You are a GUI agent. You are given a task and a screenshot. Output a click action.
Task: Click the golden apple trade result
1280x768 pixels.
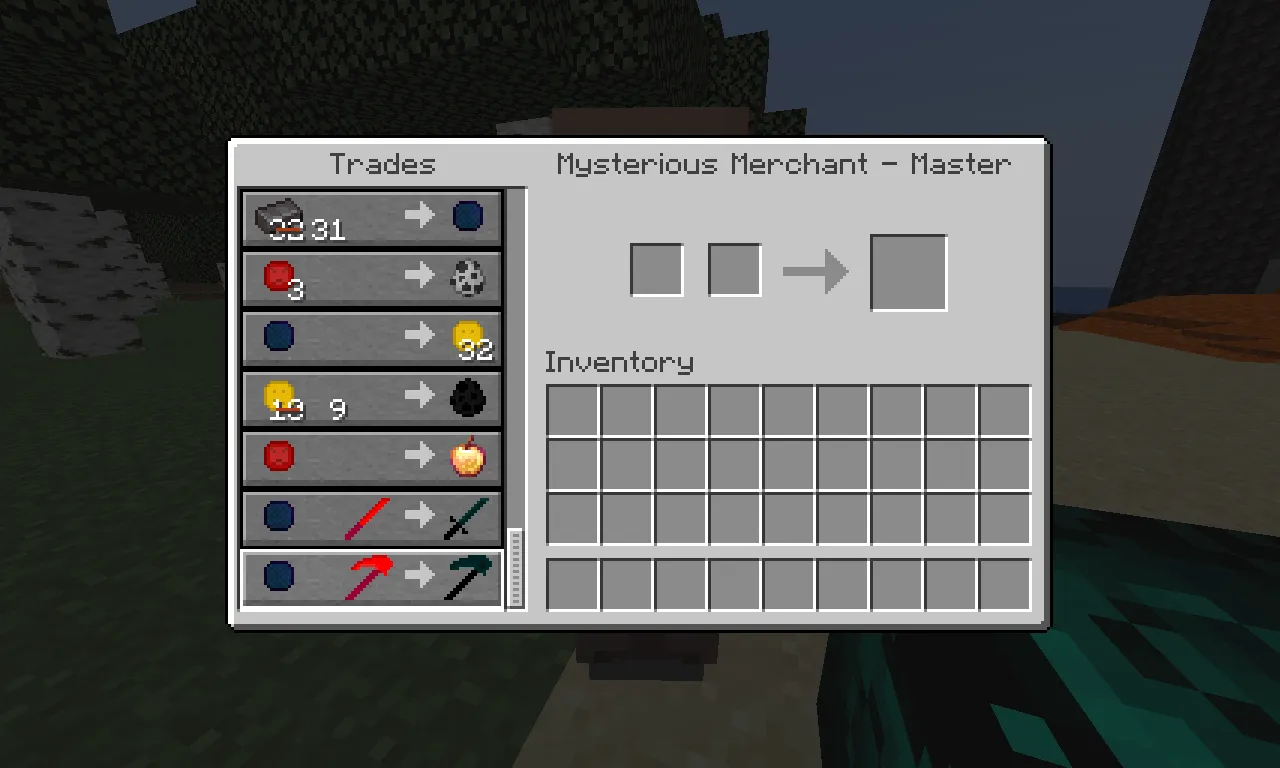point(469,457)
